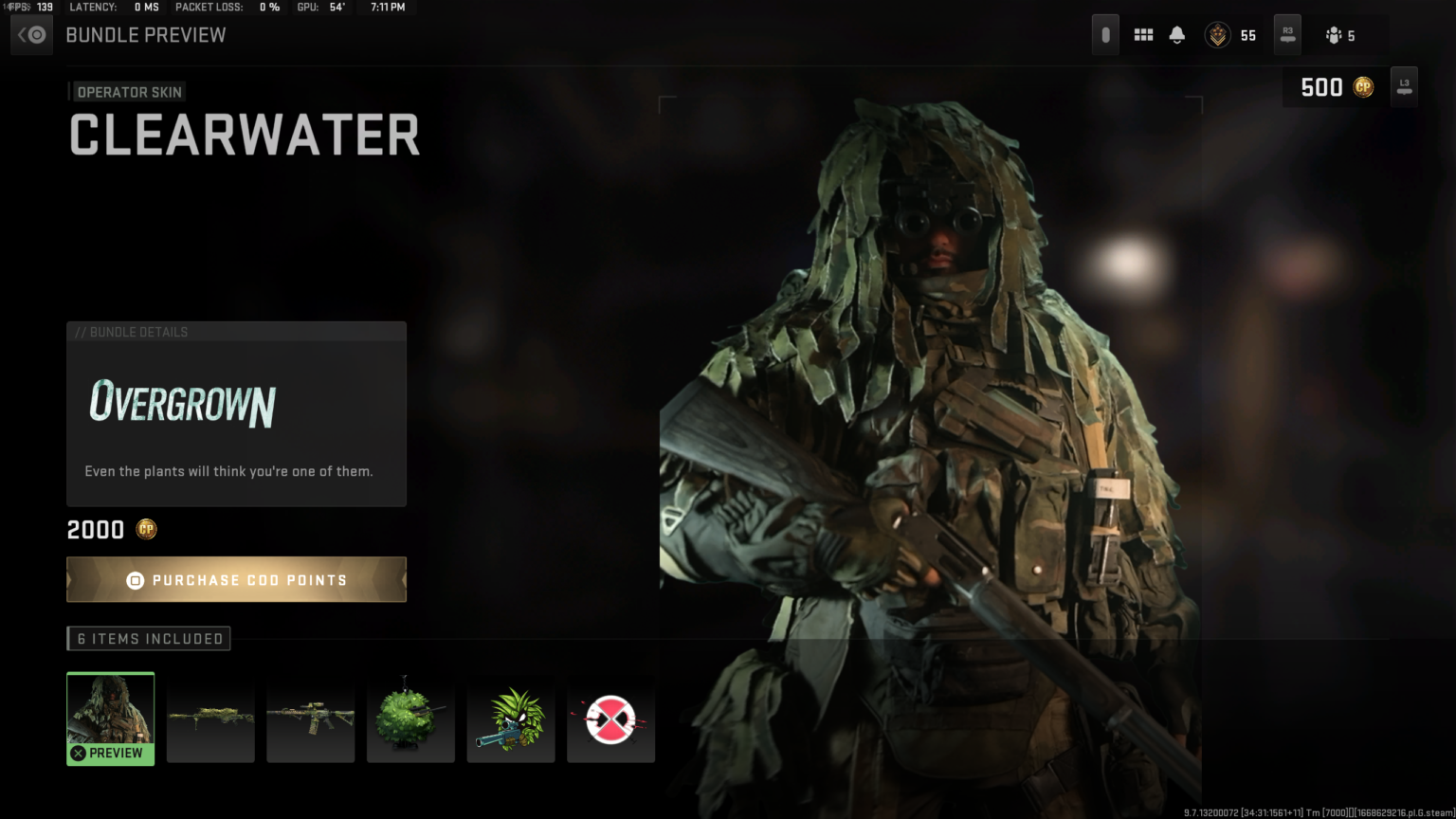Click the COD Points coin icon beside 500

[x=1362, y=86]
